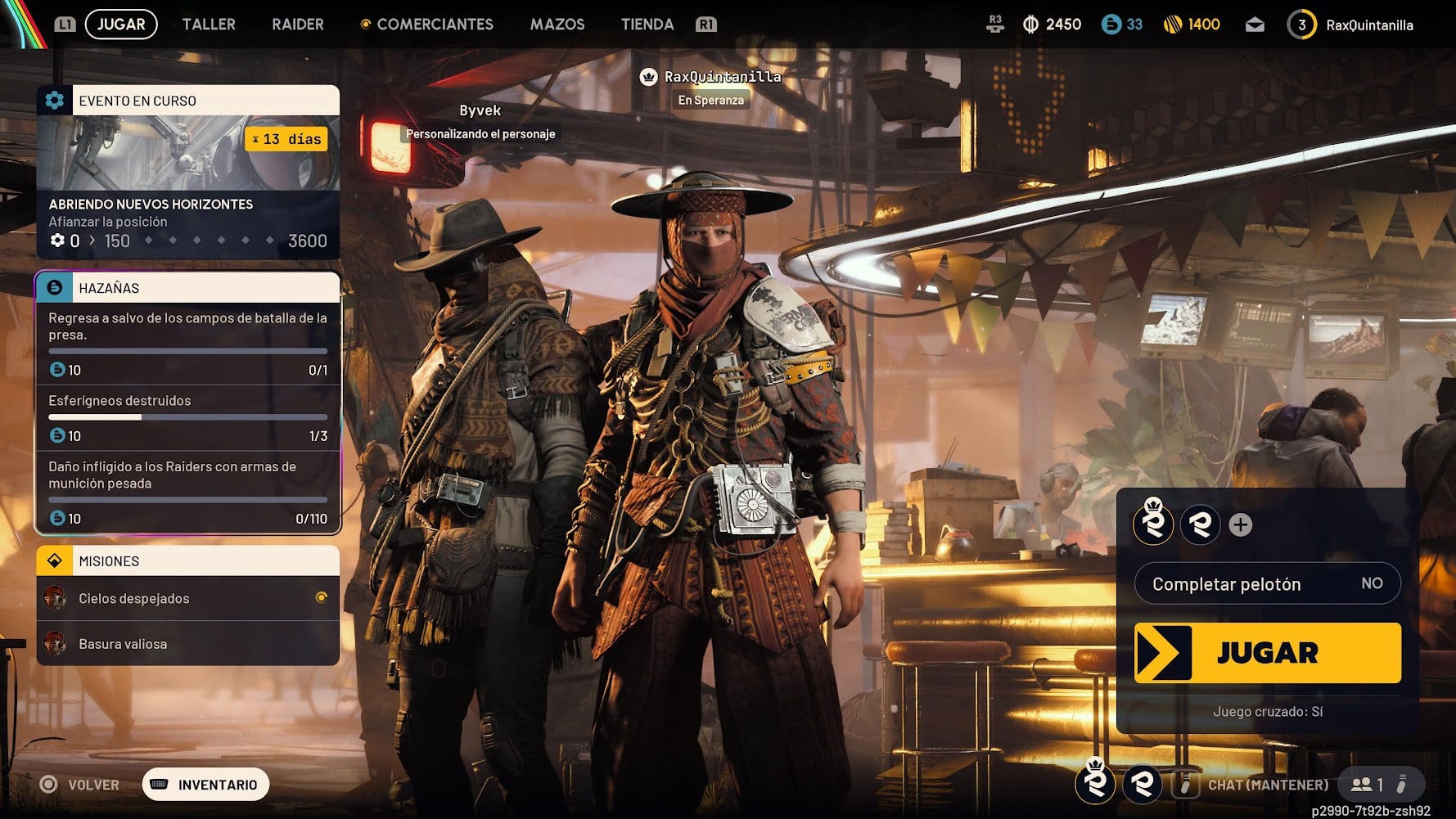Add a squad member with the plus icon
The image size is (1456, 819).
(x=1241, y=524)
